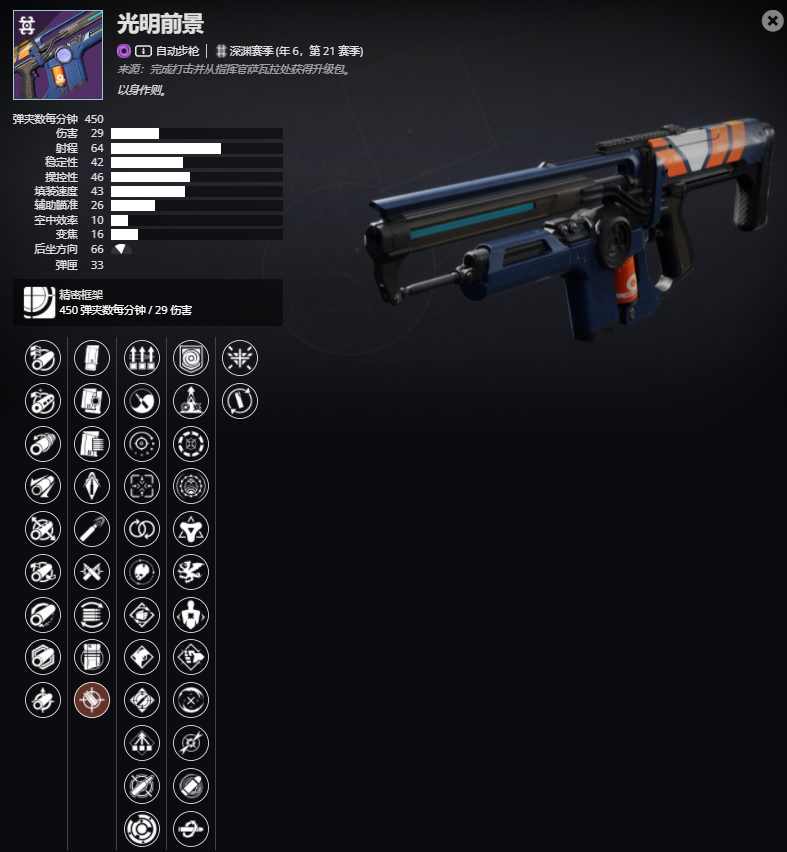Select the concentric rings perk icon

point(142,829)
